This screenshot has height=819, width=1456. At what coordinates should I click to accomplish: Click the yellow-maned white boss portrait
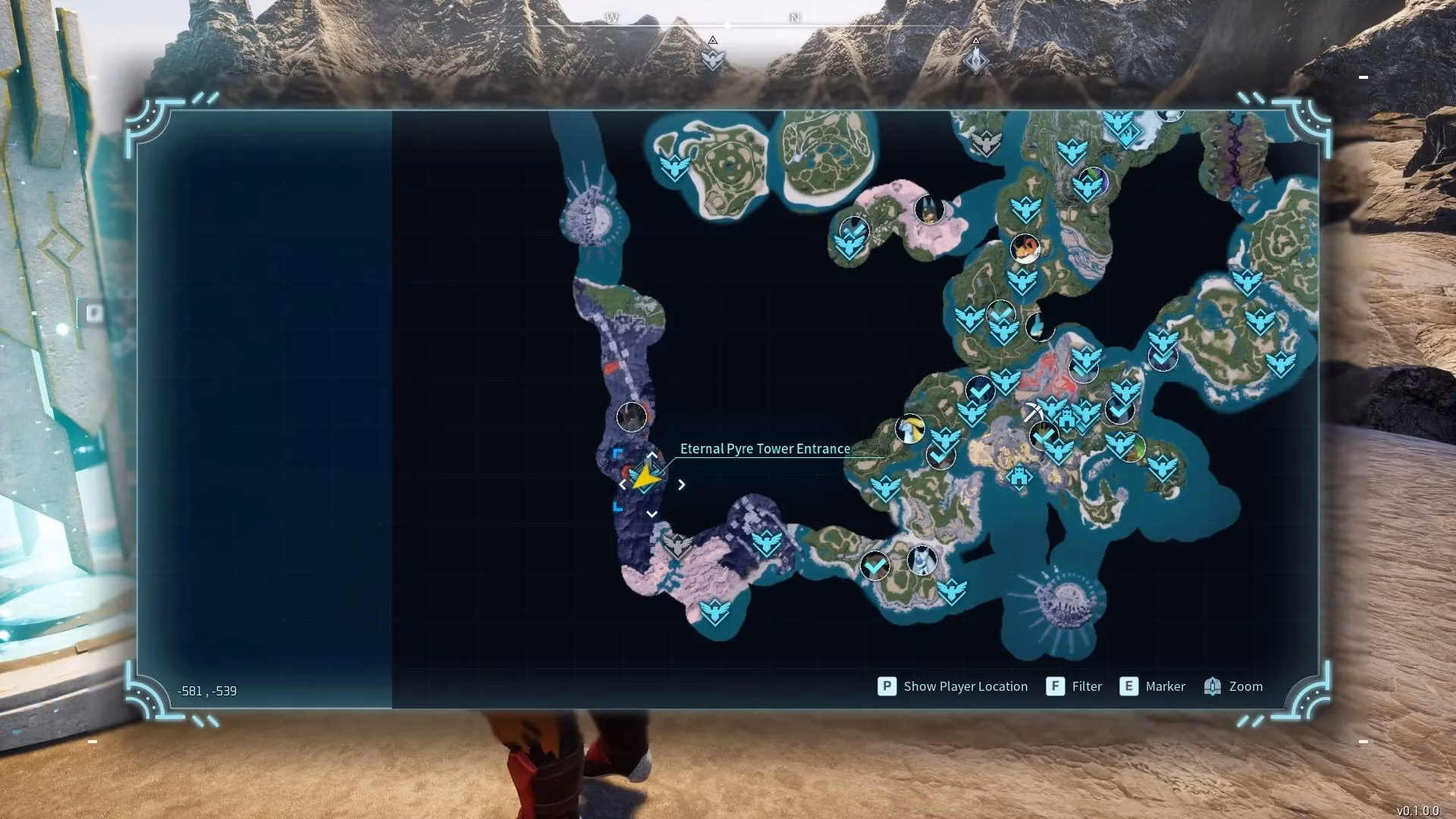tap(909, 429)
